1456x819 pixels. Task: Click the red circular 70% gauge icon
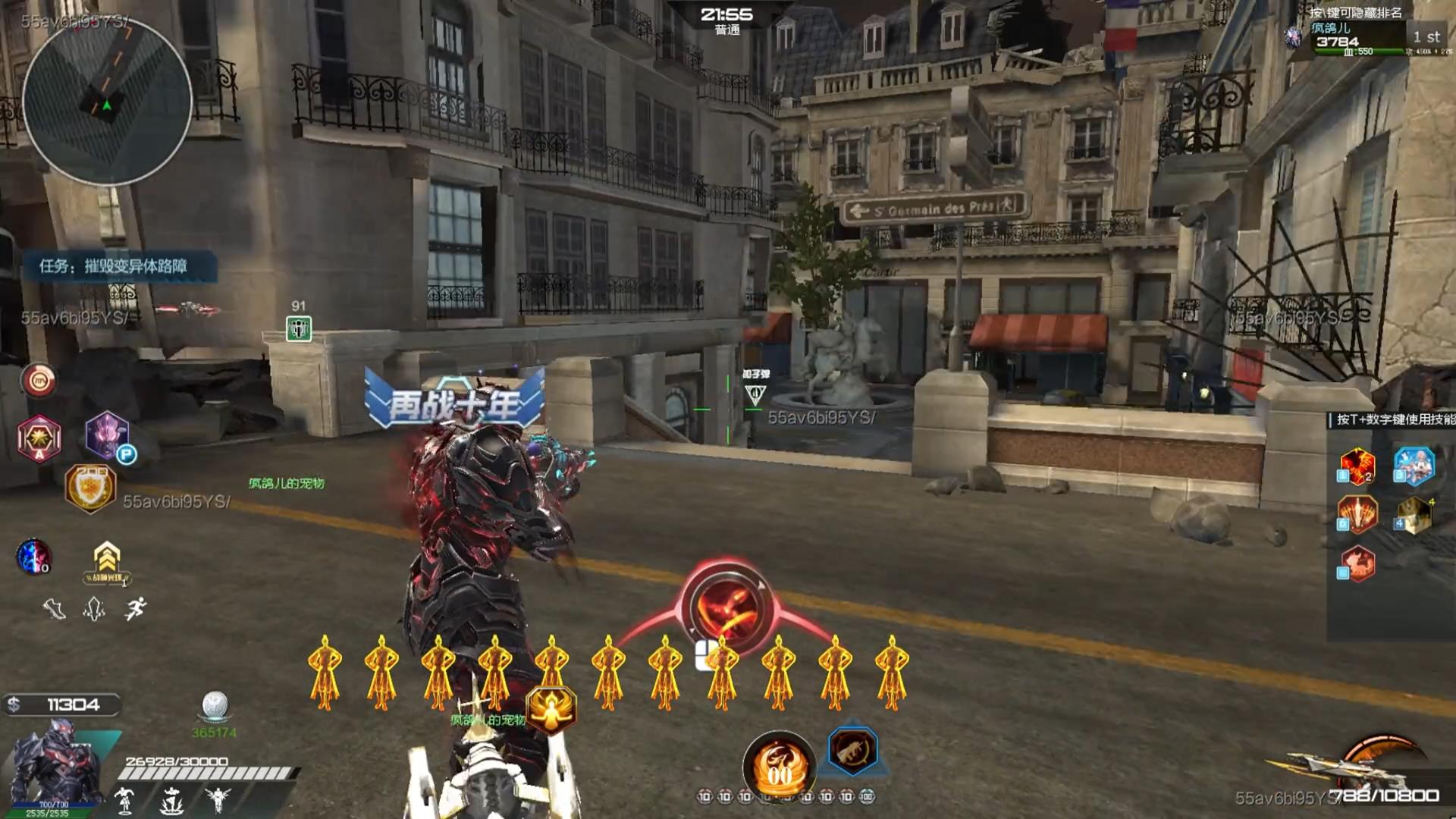tap(39, 380)
